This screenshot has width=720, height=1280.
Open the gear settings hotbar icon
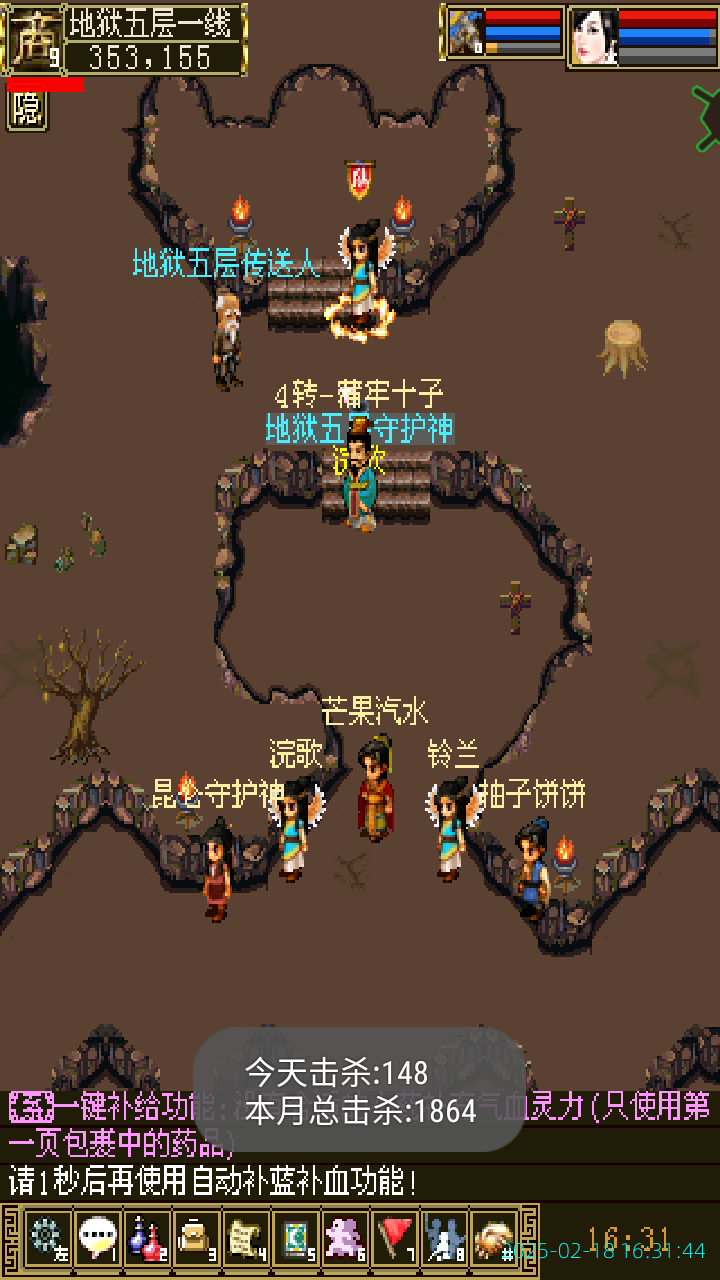pos(46,1239)
